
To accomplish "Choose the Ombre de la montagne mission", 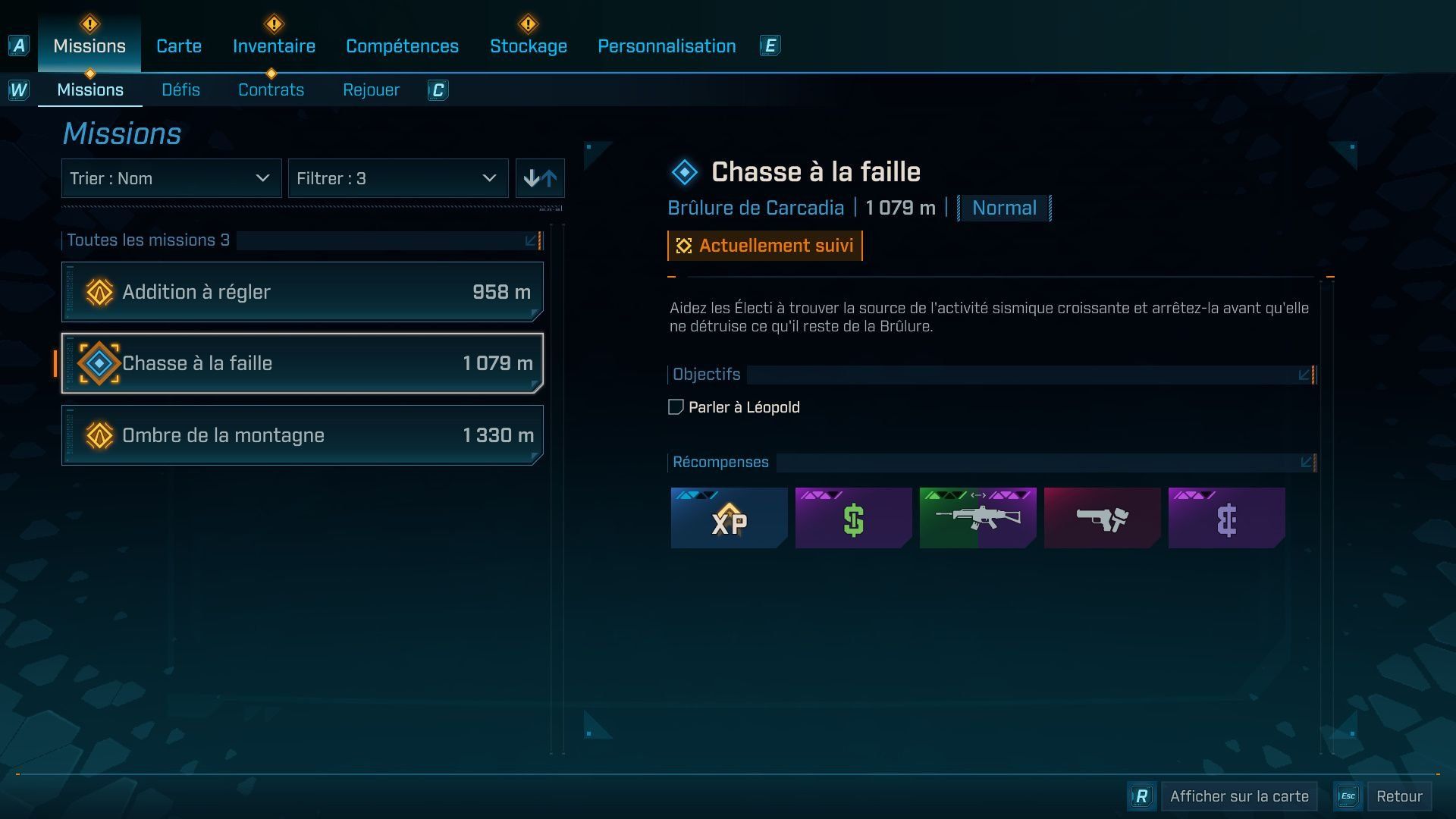I will click(x=303, y=435).
